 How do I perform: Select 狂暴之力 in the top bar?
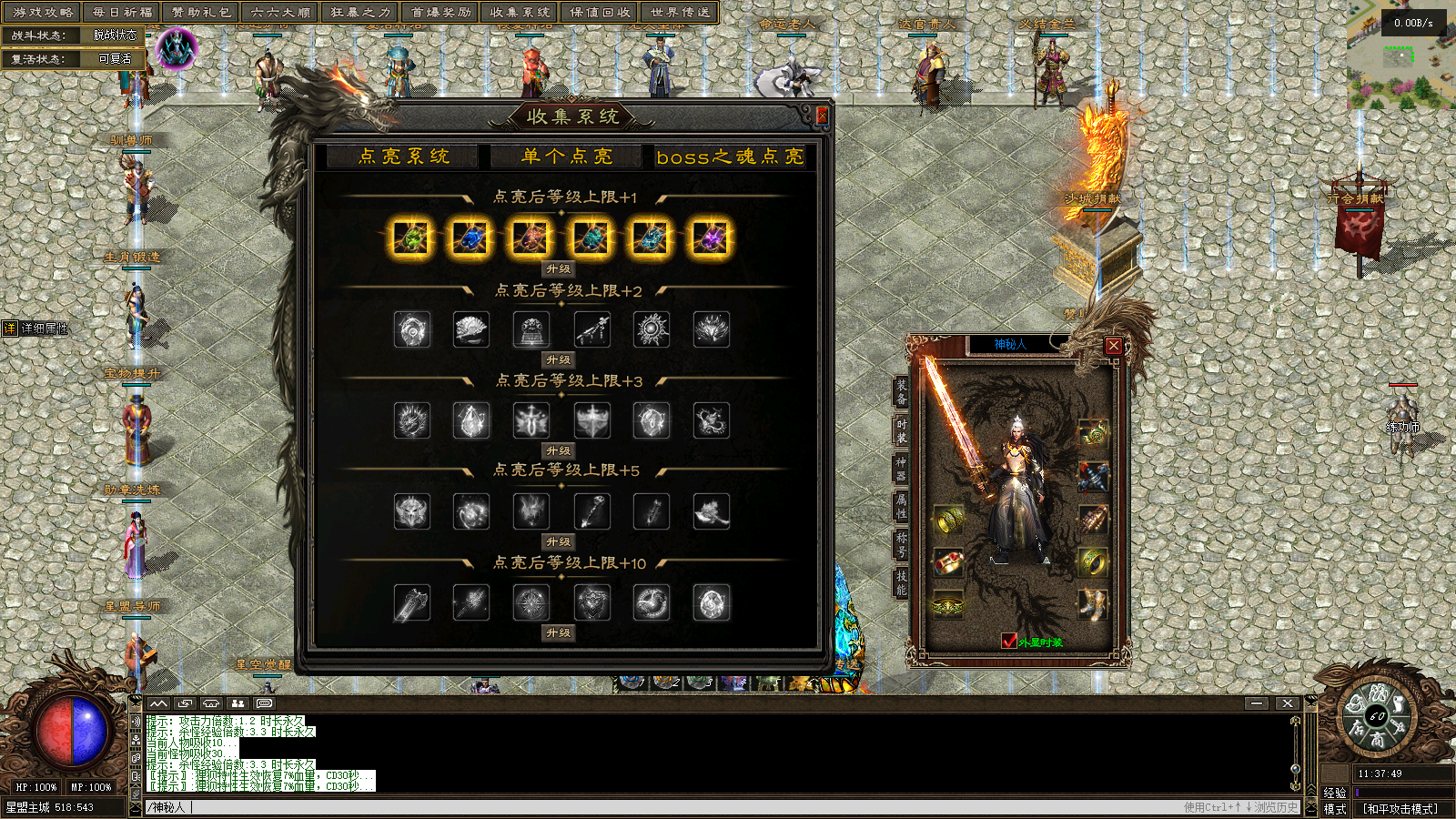[360, 13]
